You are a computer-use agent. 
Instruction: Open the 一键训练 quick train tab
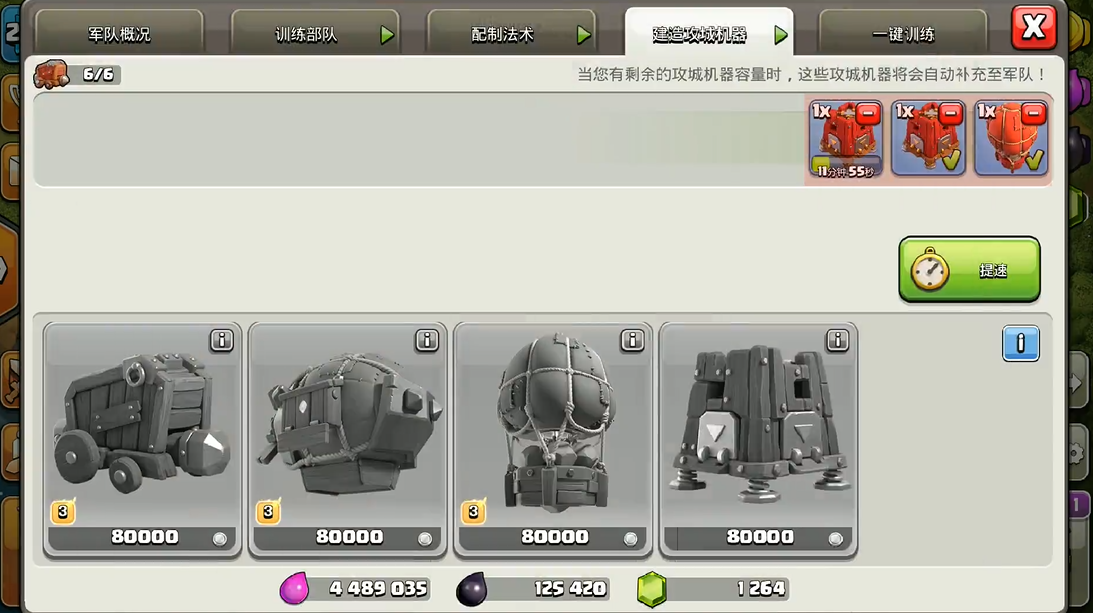pyautogui.click(x=902, y=34)
